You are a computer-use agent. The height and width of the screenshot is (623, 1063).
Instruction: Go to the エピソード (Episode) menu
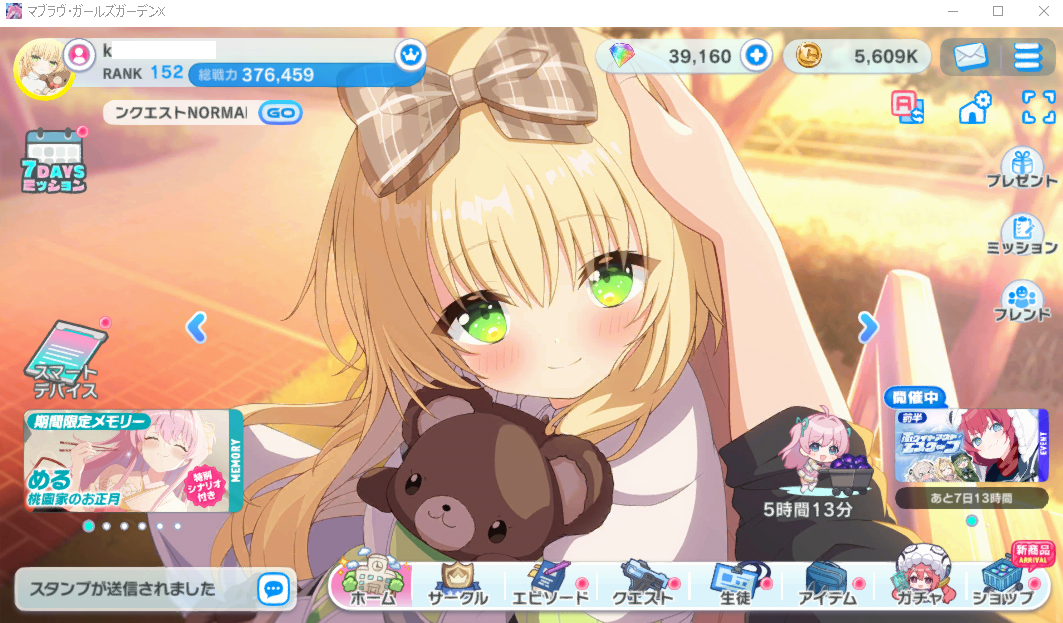(548, 582)
